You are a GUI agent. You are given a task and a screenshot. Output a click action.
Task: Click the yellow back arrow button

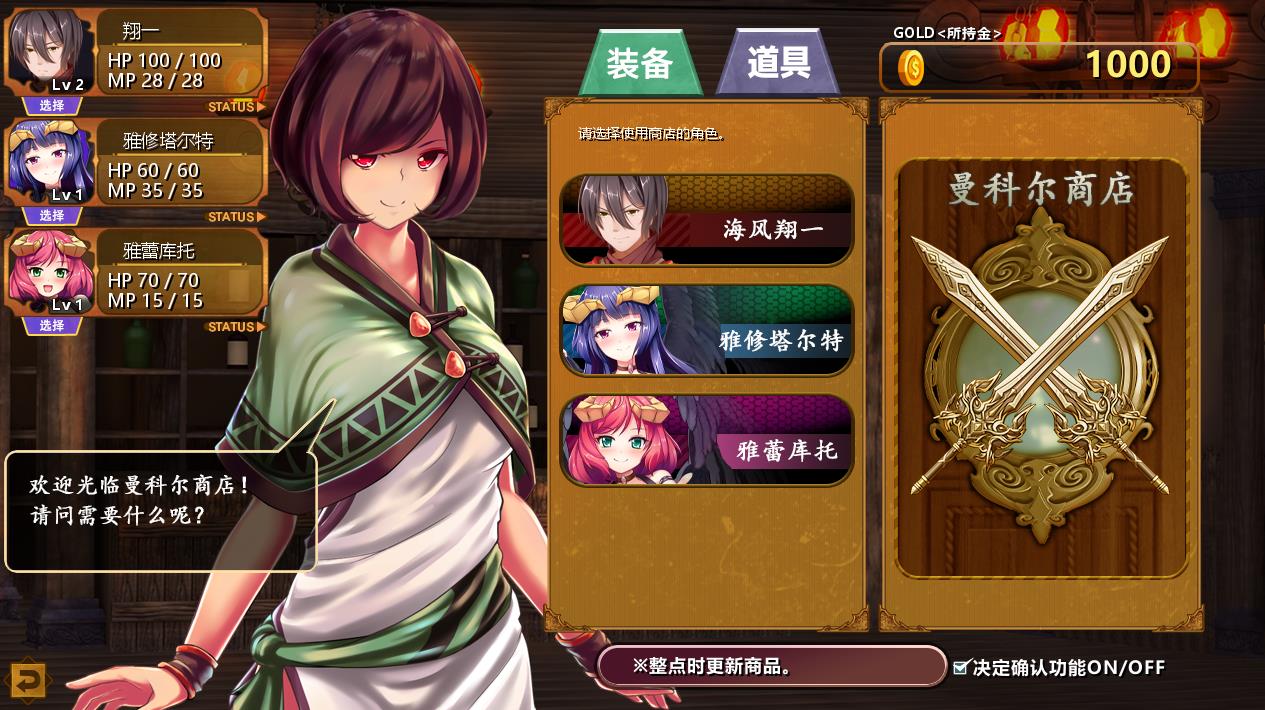(28, 681)
